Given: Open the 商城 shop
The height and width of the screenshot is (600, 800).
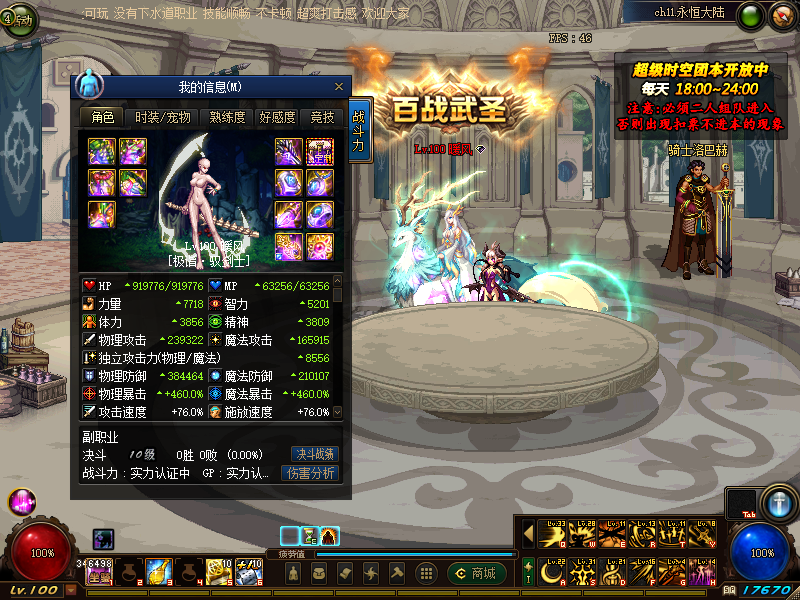Looking at the screenshot, I should click(x=475, y=573).
